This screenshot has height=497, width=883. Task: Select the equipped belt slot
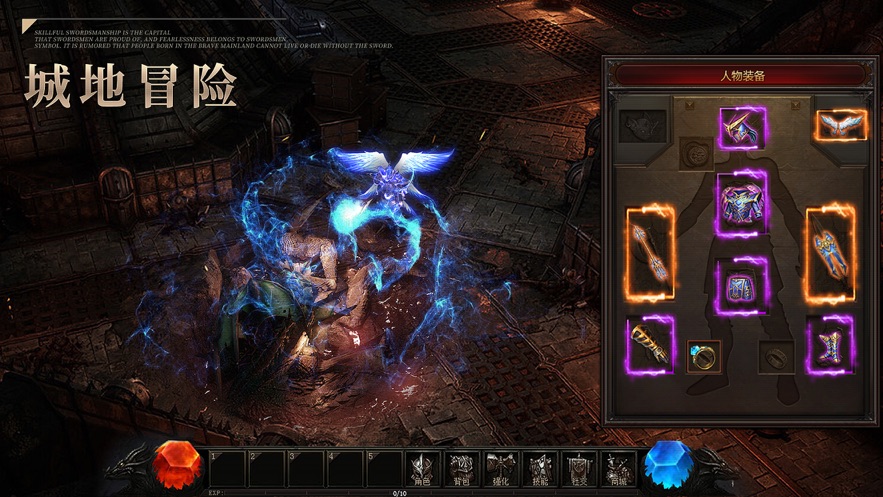click(741, 287)
